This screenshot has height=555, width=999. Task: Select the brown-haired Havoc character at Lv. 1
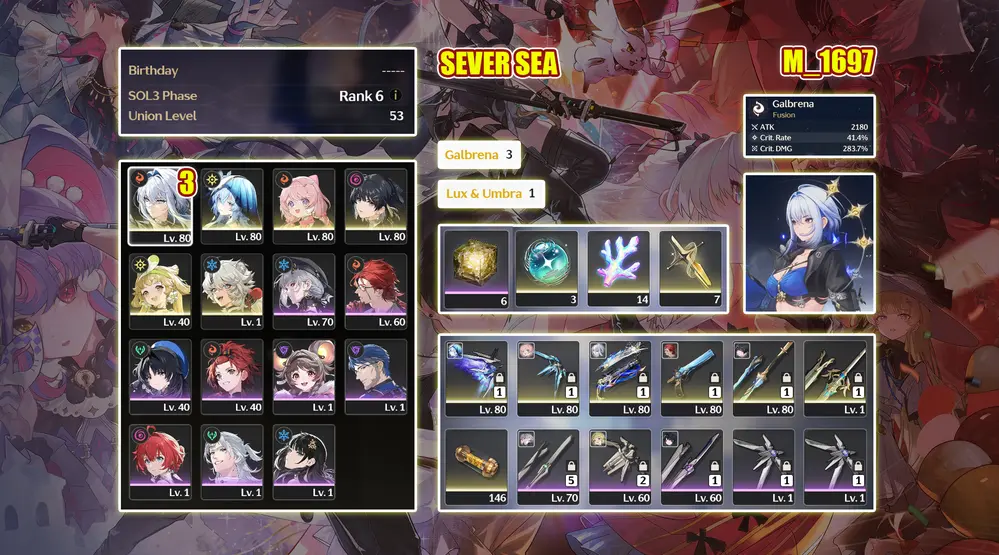tap(304, 377)
